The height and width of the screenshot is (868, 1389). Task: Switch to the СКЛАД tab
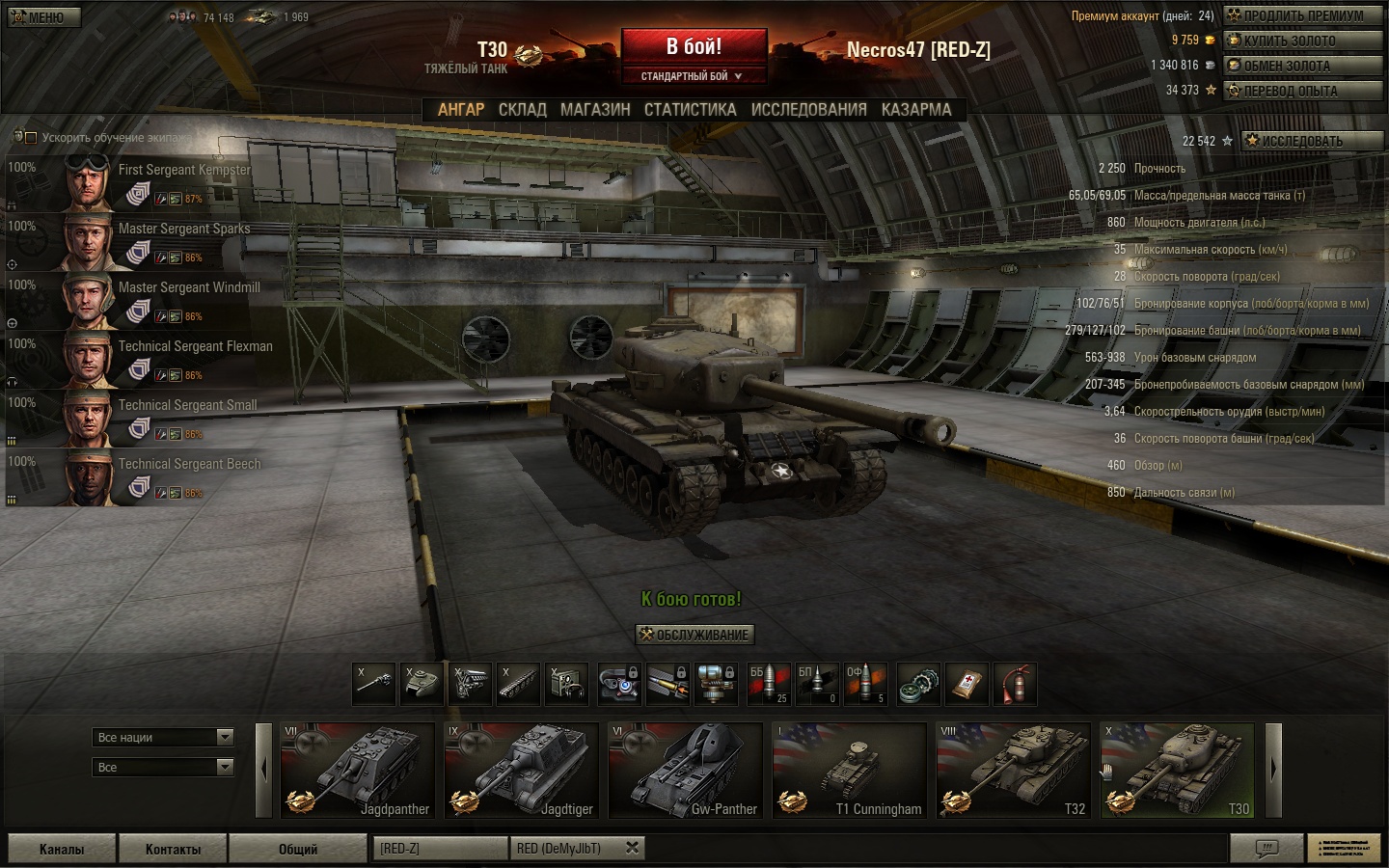[522, 110]
